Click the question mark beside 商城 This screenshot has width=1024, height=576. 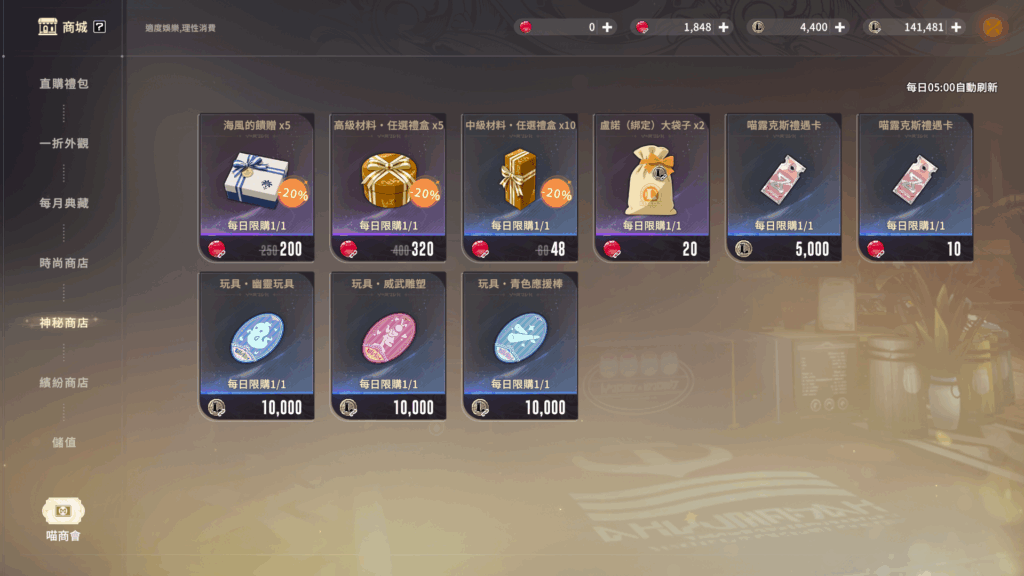(x=99, y=27)
